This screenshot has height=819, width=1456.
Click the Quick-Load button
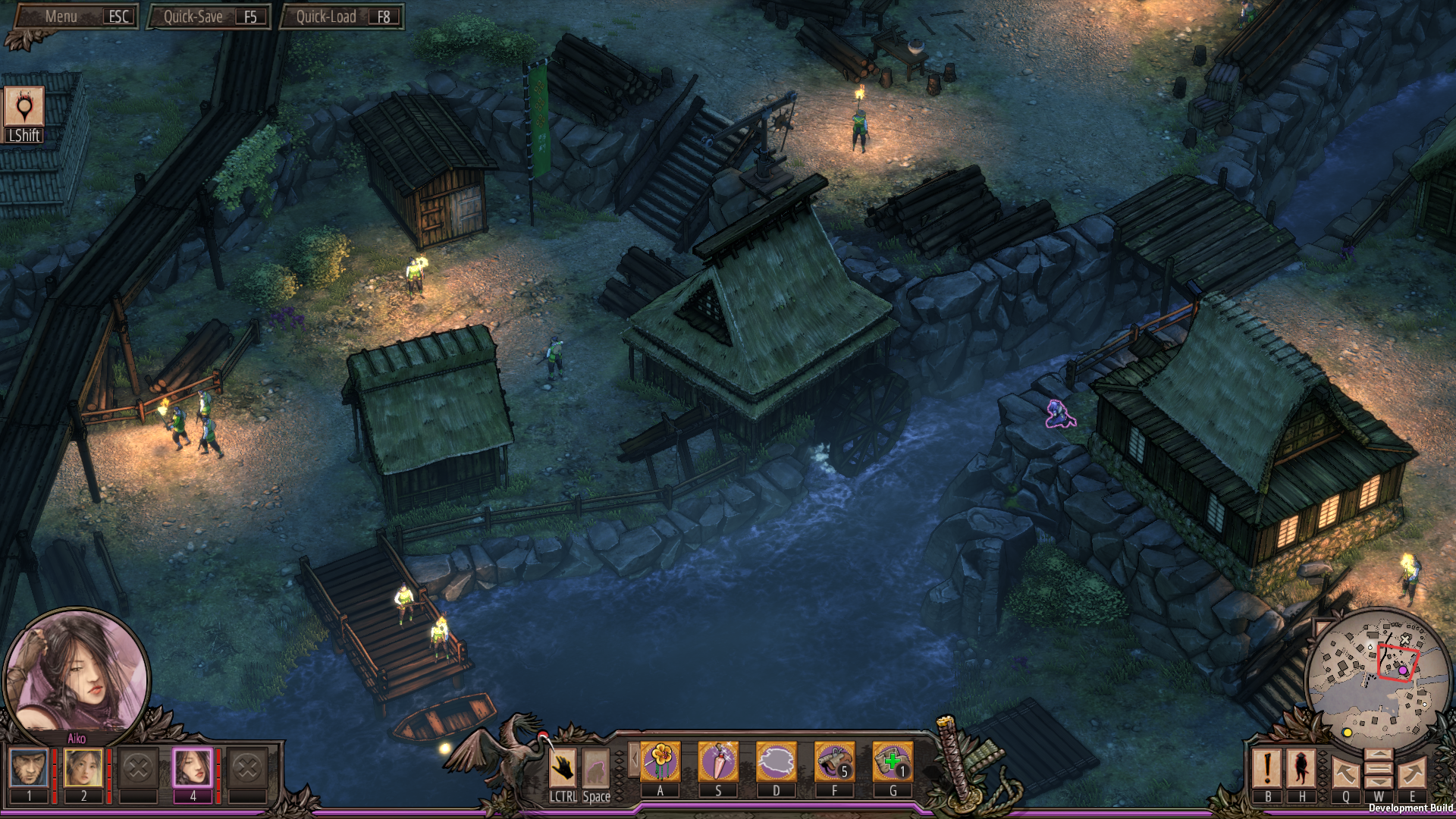[x=342, y=17]
